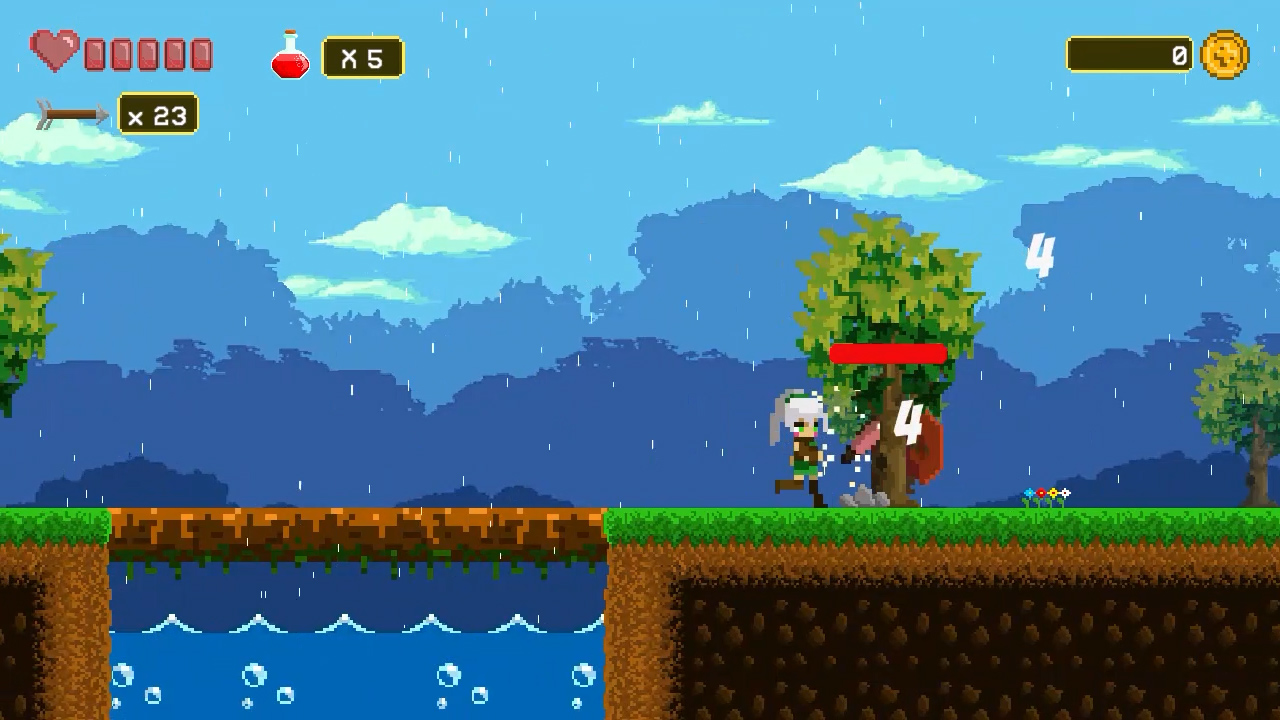
Task: Click the falling damage number 4 near the tree
Action: click(x=907, y=420)
